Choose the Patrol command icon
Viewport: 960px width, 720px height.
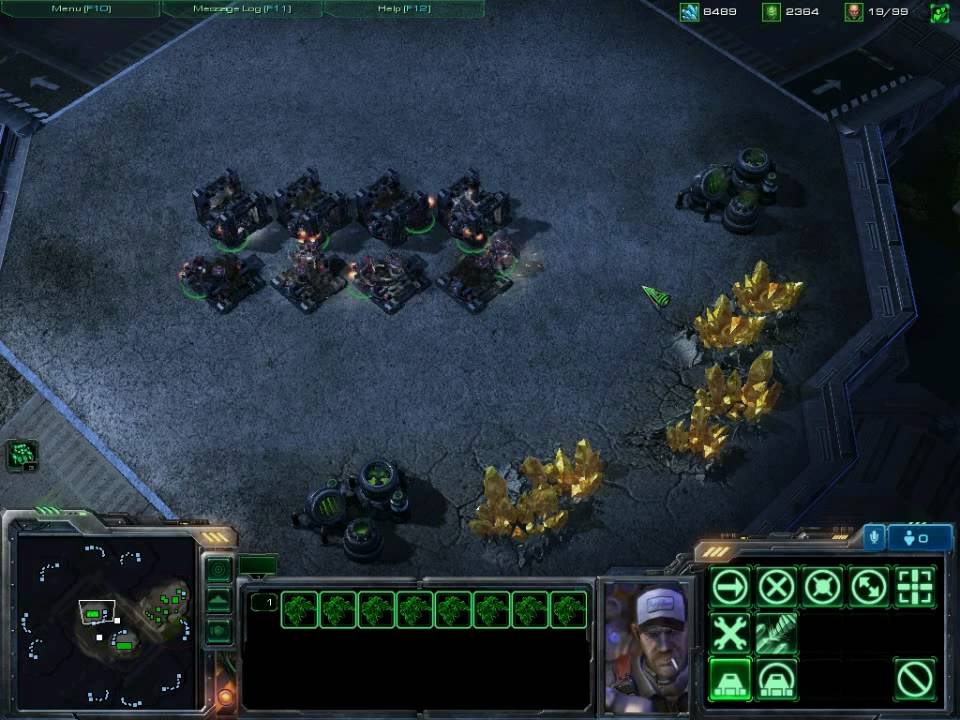point(868,587)
